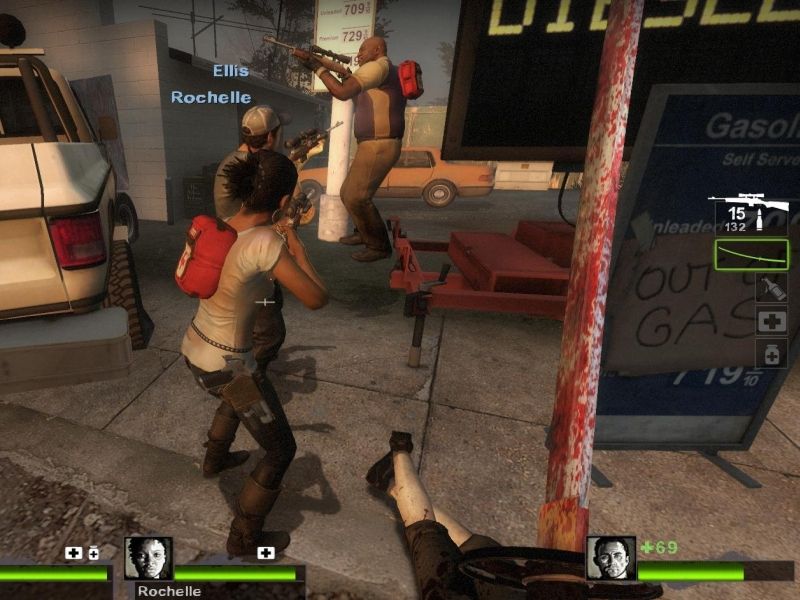The height and width of the screenshot is (600, 800).
Task: Click Rochelle's teammate portrait
Action: (148, 558)
